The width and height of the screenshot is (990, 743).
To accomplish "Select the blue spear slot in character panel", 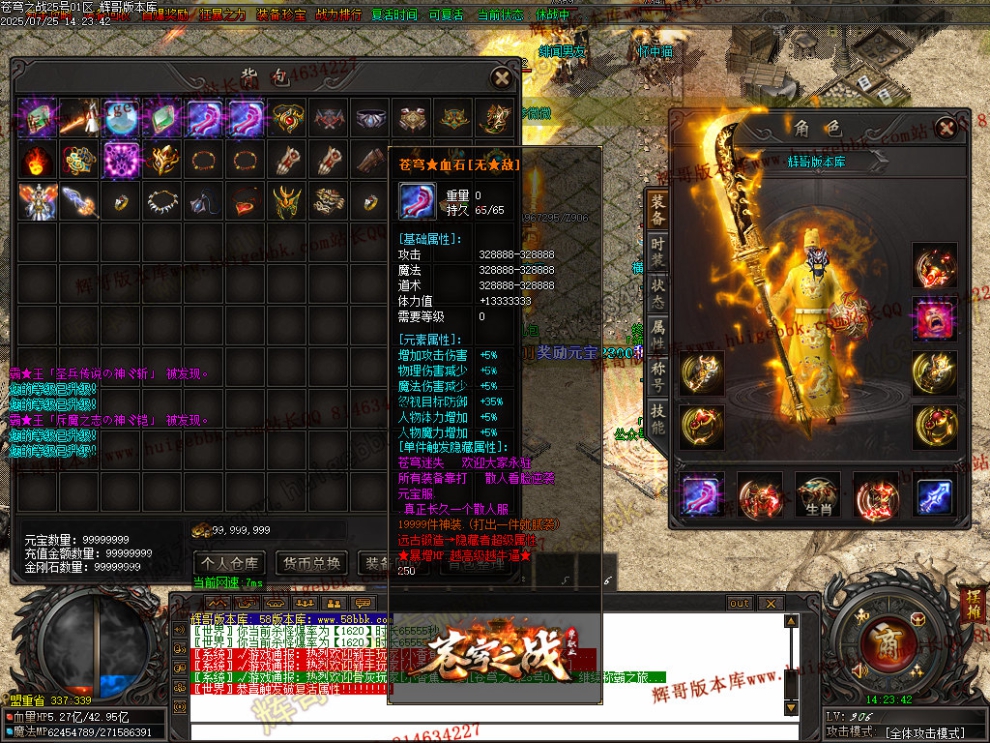I will pyautogui.click(x=934, y=497).
